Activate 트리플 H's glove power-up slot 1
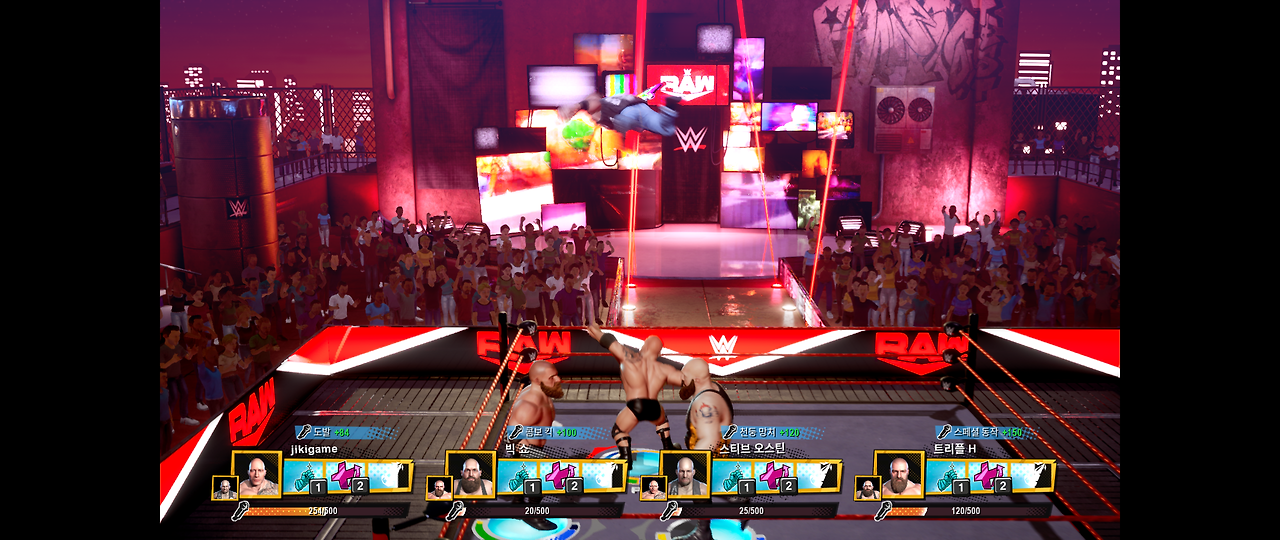This screenshot has height=540, width=1280. 946,476
